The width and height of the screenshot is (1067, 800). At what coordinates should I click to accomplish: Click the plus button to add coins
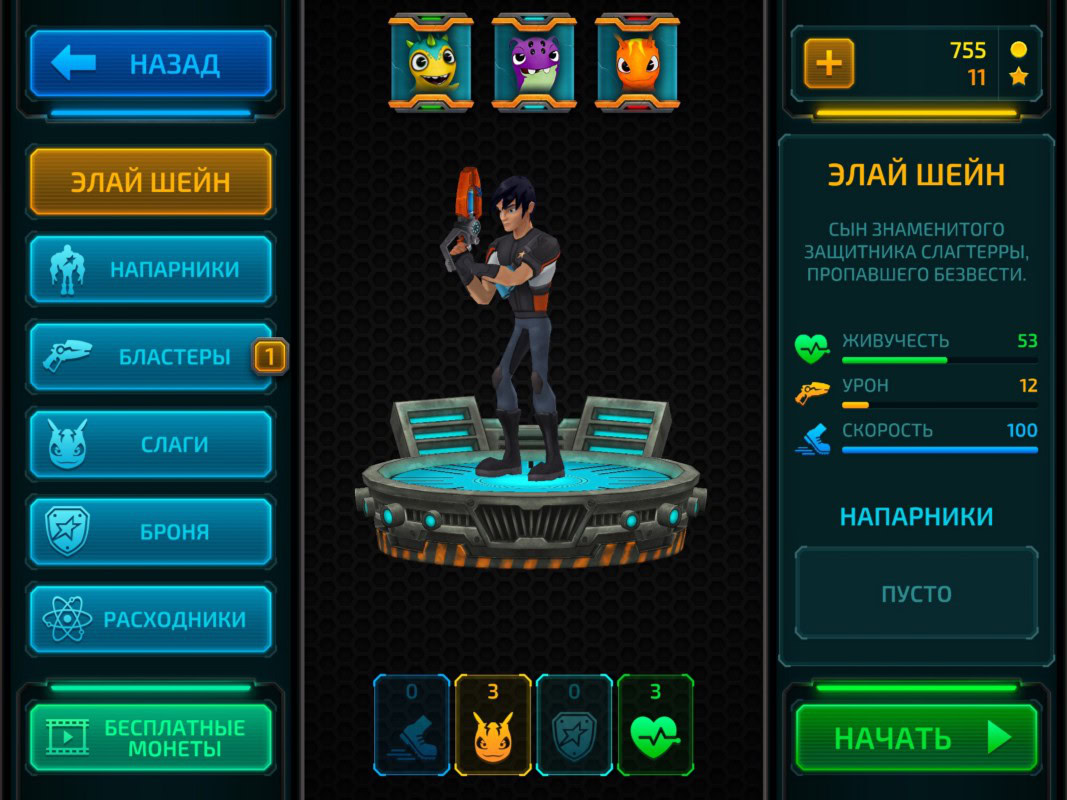pos(829,64)
